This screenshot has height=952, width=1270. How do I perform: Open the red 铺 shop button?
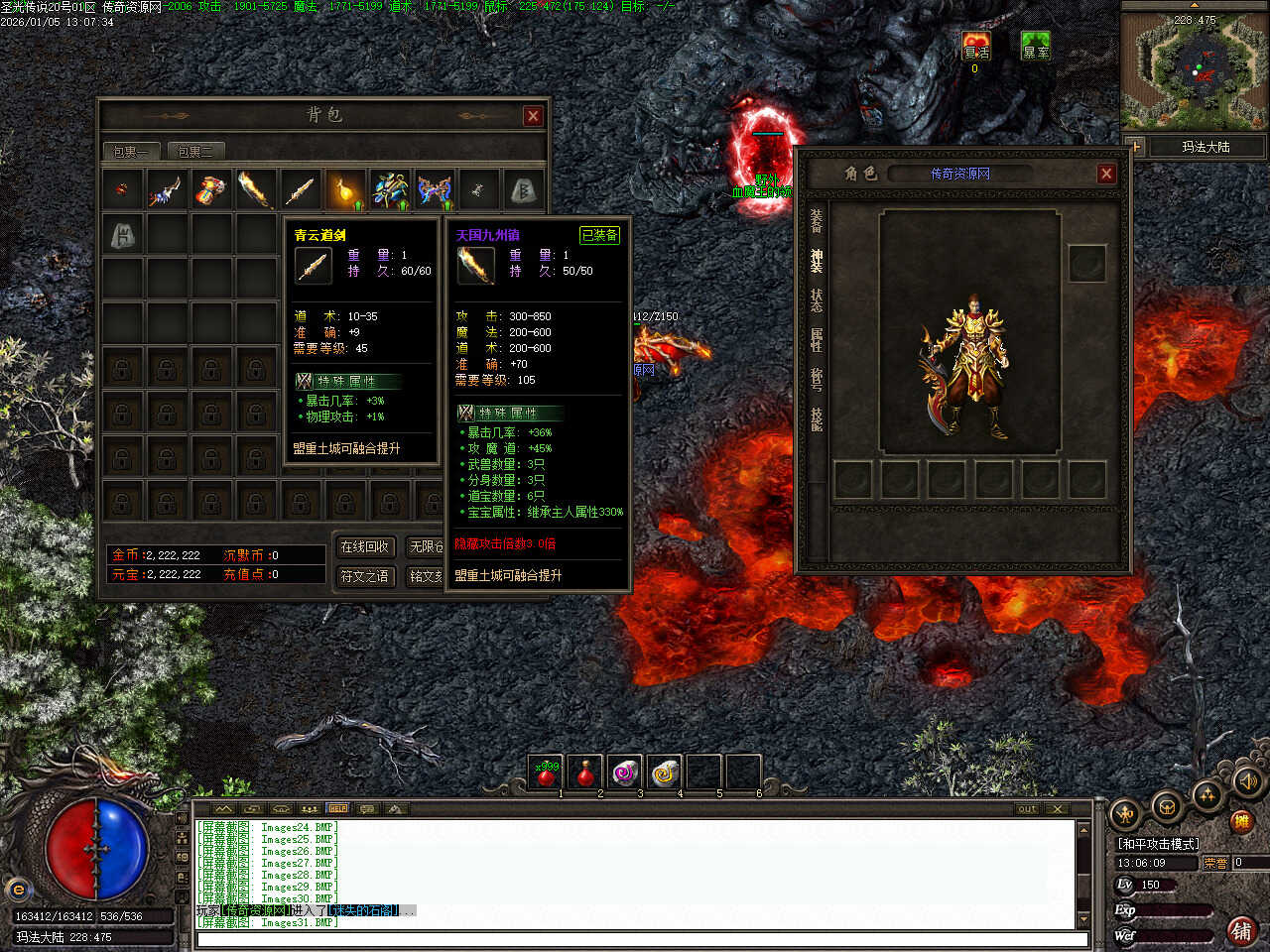point(1241,929)
